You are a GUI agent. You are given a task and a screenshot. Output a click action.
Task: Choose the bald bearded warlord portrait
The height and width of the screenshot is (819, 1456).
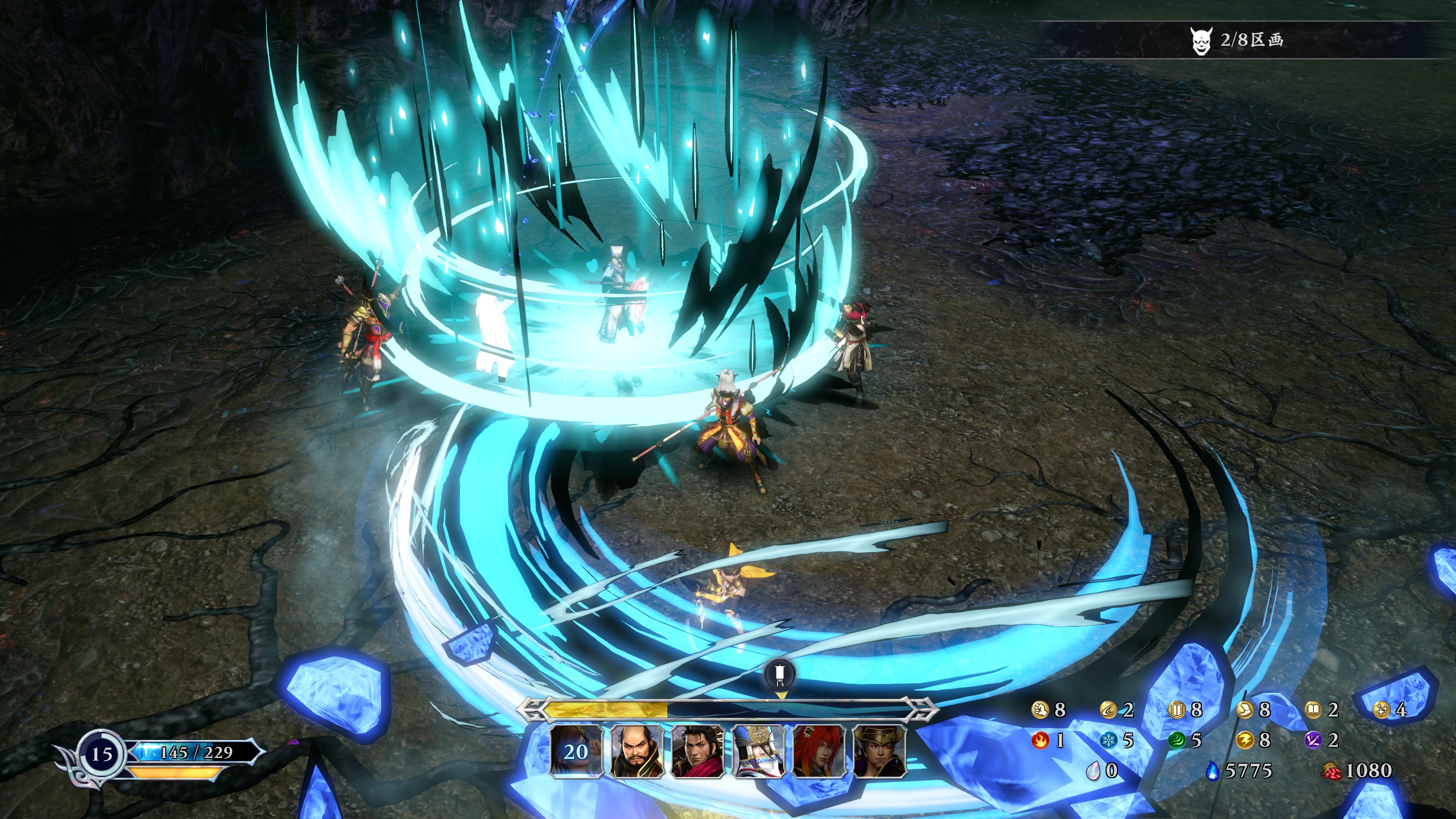click(637, 751)
